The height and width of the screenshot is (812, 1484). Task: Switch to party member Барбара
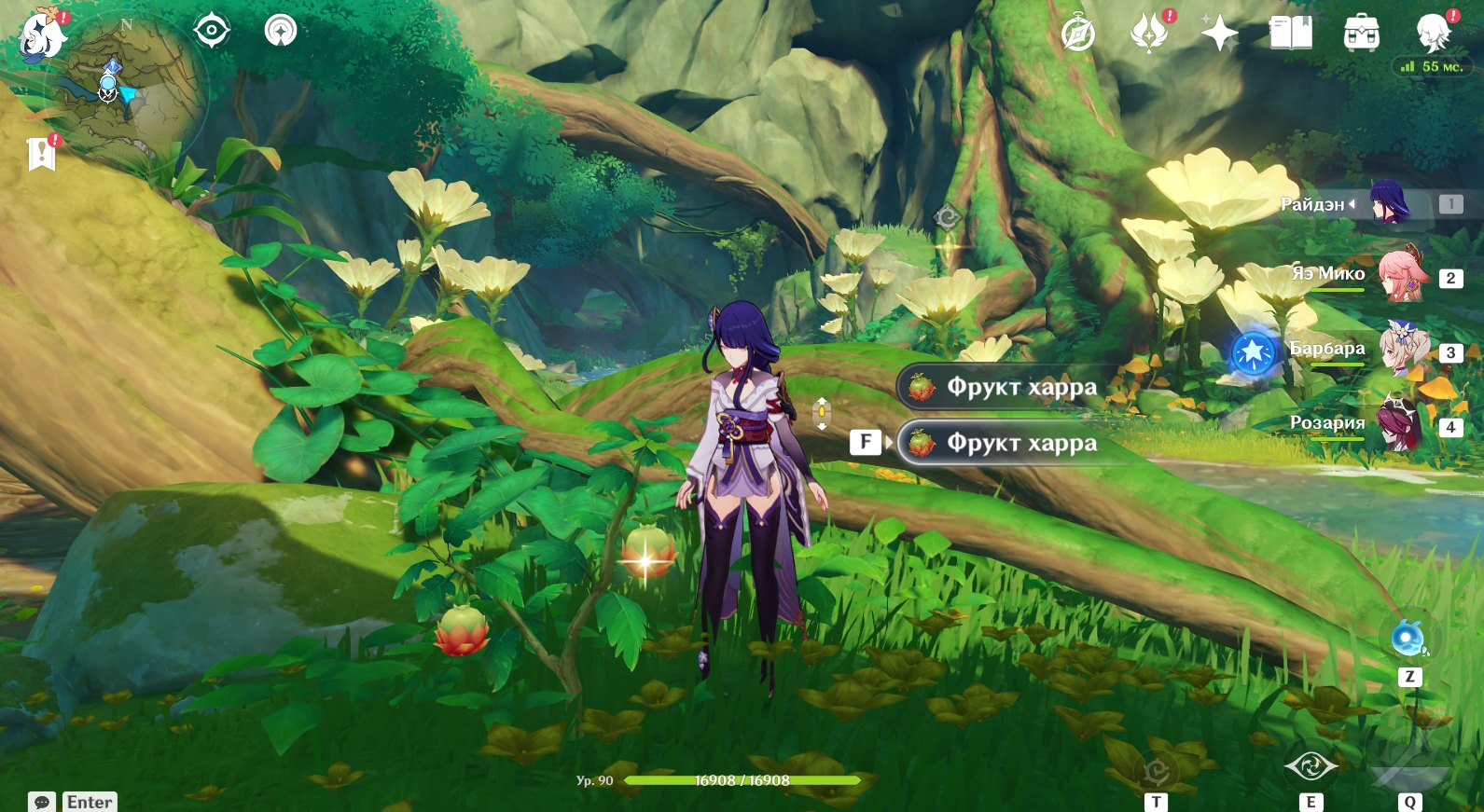(1401, 351)
